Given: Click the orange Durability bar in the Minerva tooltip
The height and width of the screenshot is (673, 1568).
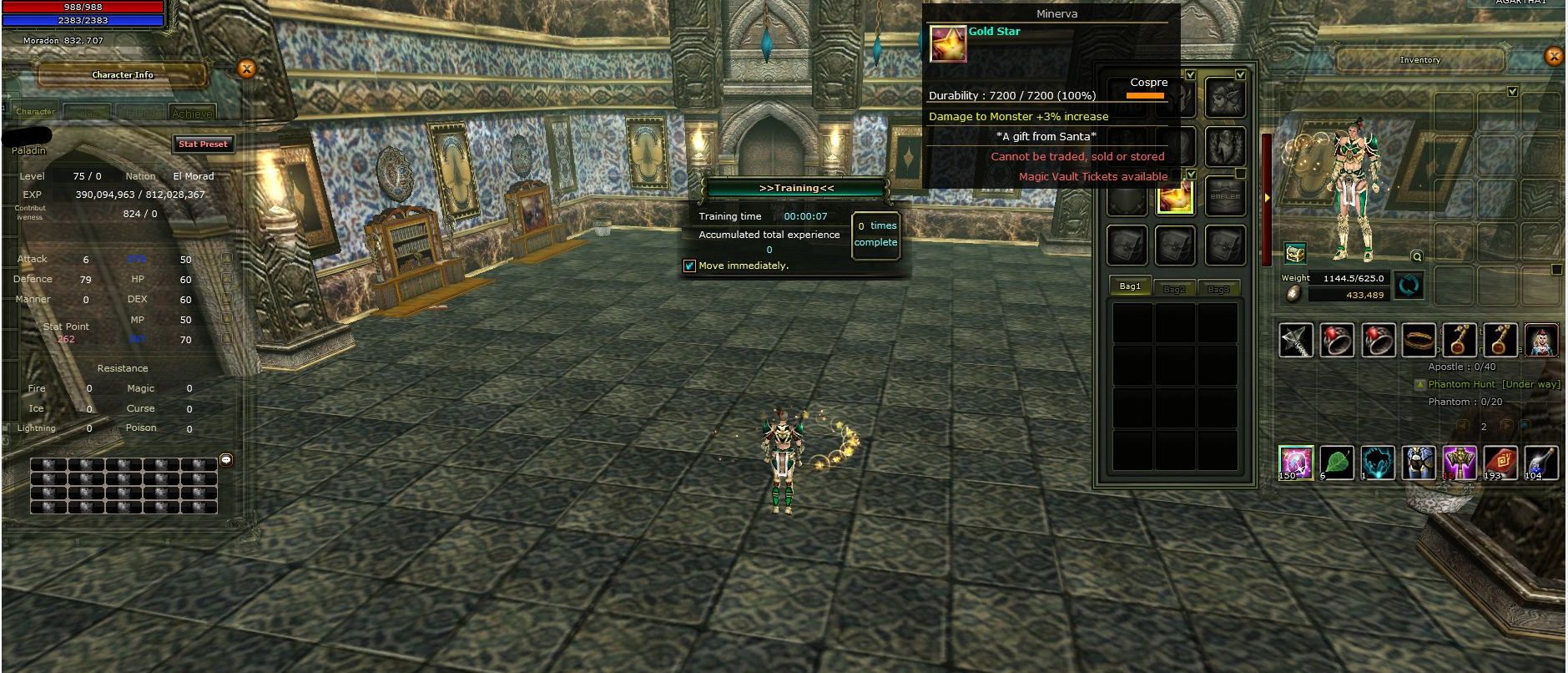Looking at the screenshot, I should [x=1145, y=94].
